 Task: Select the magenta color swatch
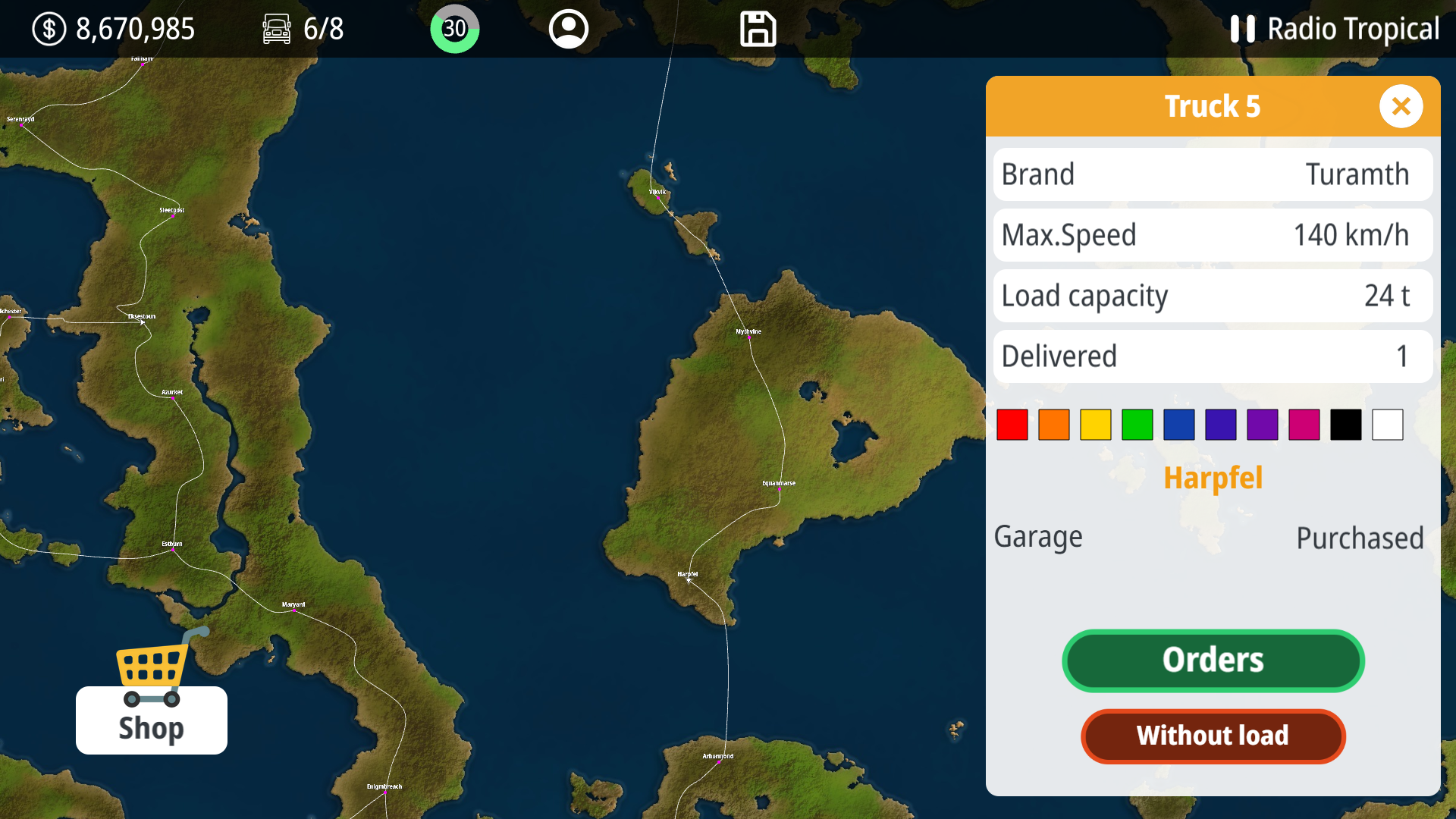point(1304,424)
